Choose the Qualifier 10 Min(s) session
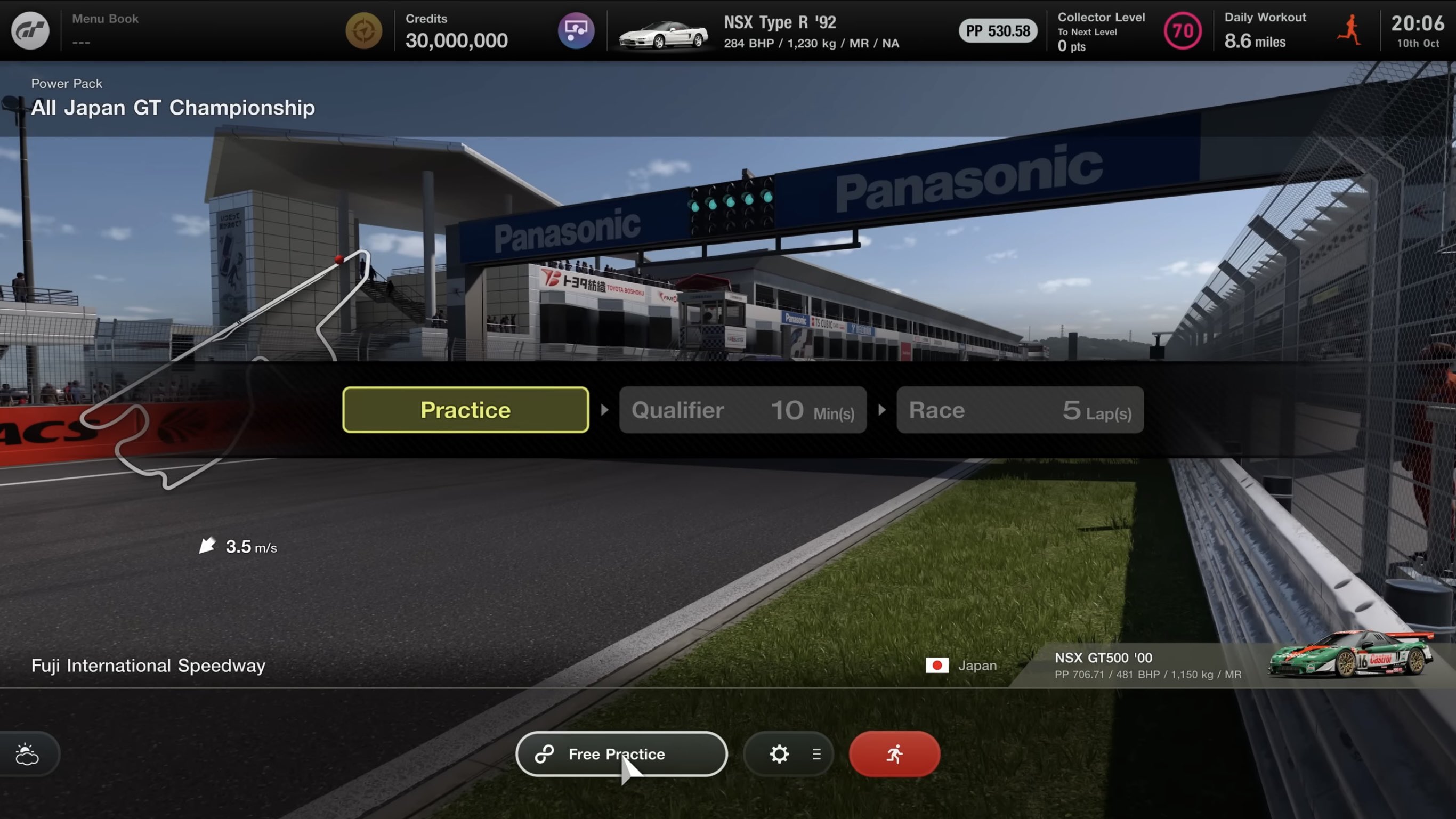 pos(742,410)
